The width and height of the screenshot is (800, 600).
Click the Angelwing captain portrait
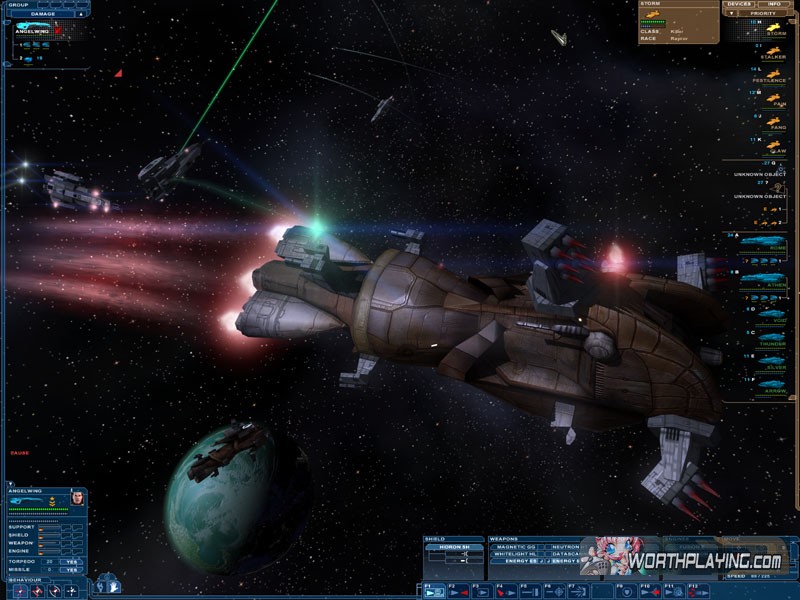pos(77,497)
